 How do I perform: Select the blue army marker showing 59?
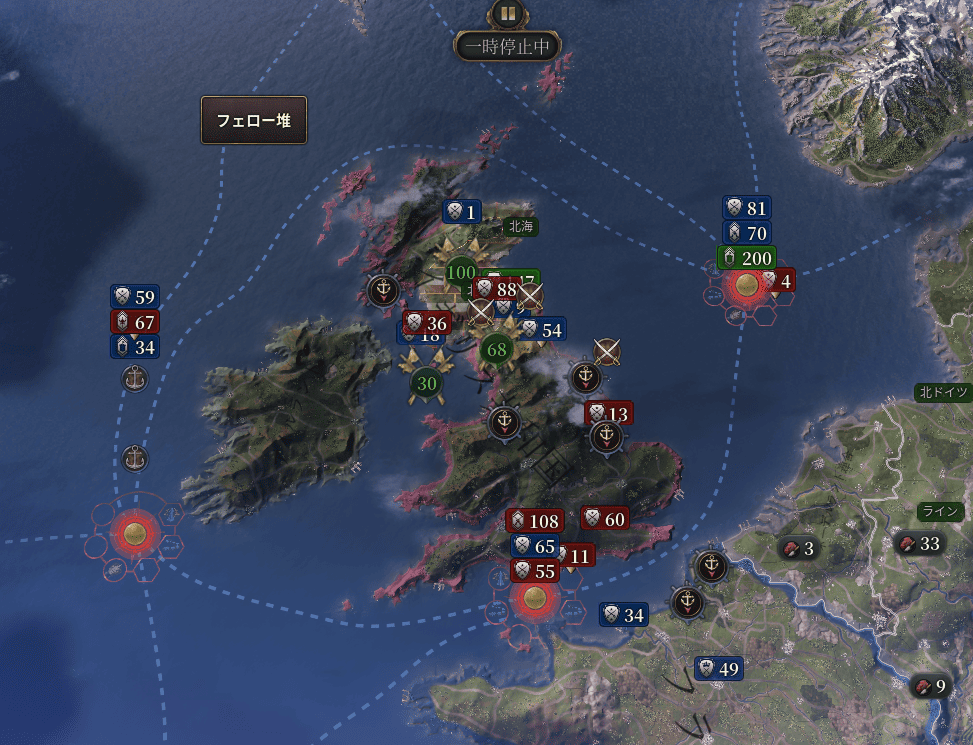[x=135, y=297]
